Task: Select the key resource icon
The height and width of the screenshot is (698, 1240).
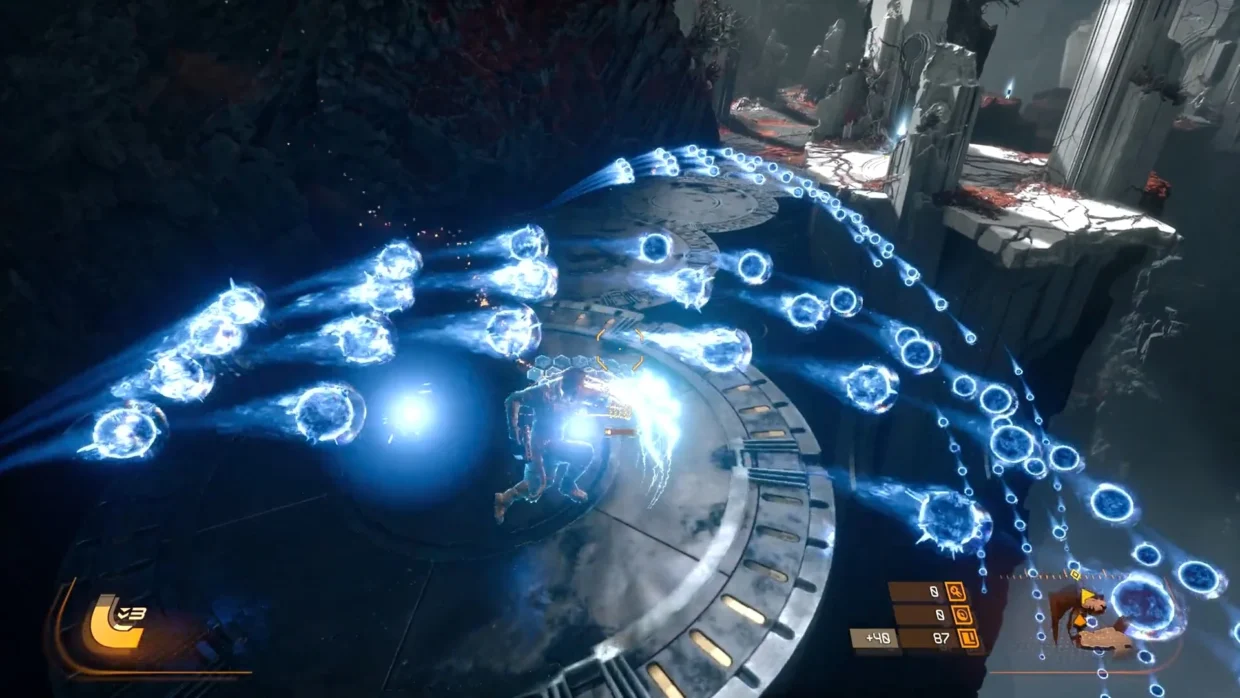Action: tap(955, 591)
